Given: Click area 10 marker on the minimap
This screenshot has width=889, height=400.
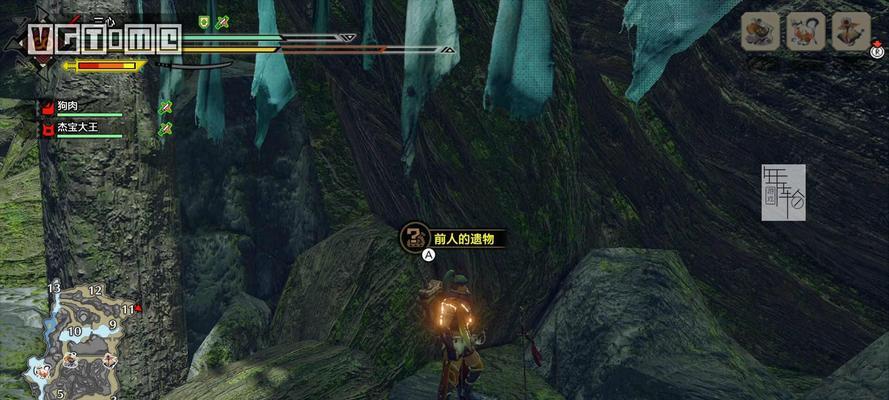Looking at the screenshot, I should (74, 331).
